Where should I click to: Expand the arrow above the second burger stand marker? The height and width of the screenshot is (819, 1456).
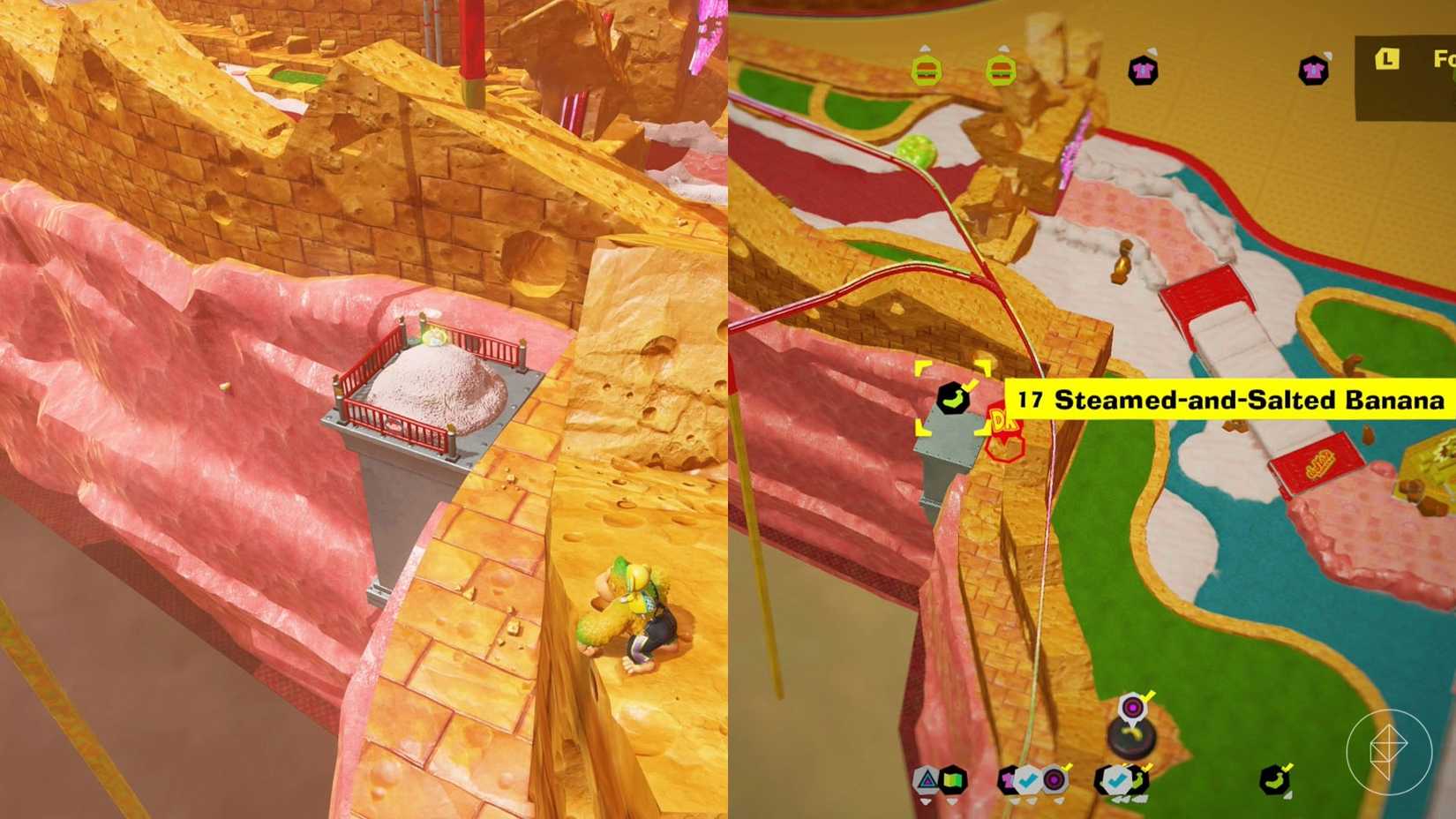[x=1002, y=49]
